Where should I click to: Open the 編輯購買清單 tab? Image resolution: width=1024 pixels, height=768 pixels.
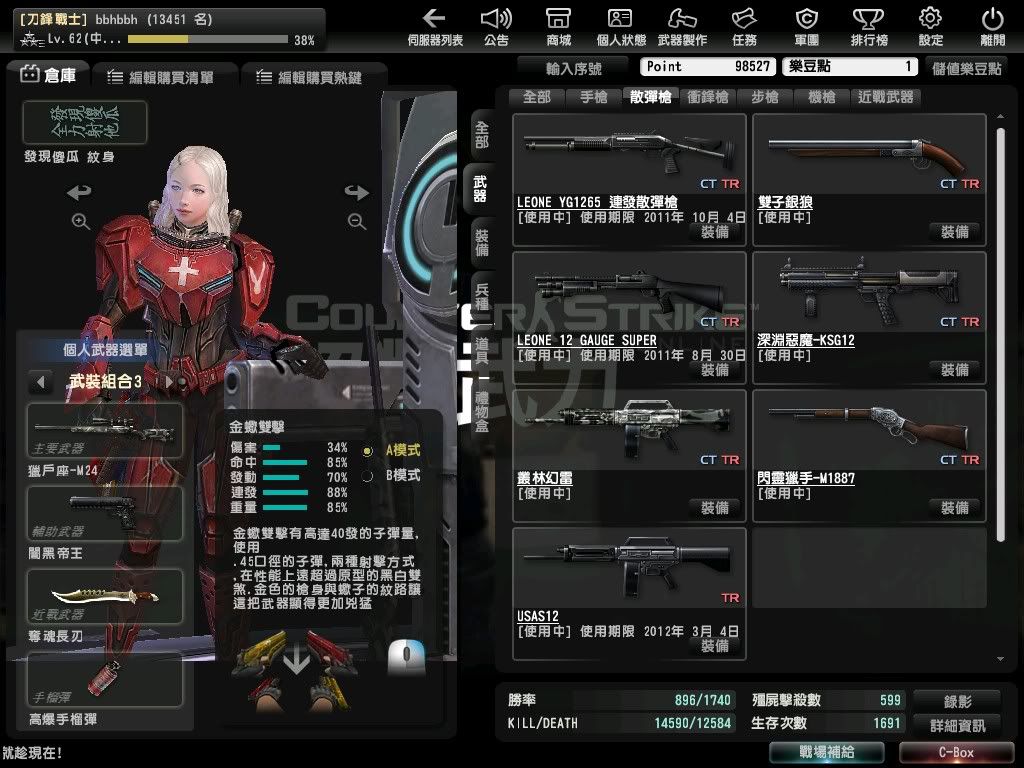pos(165,77)
